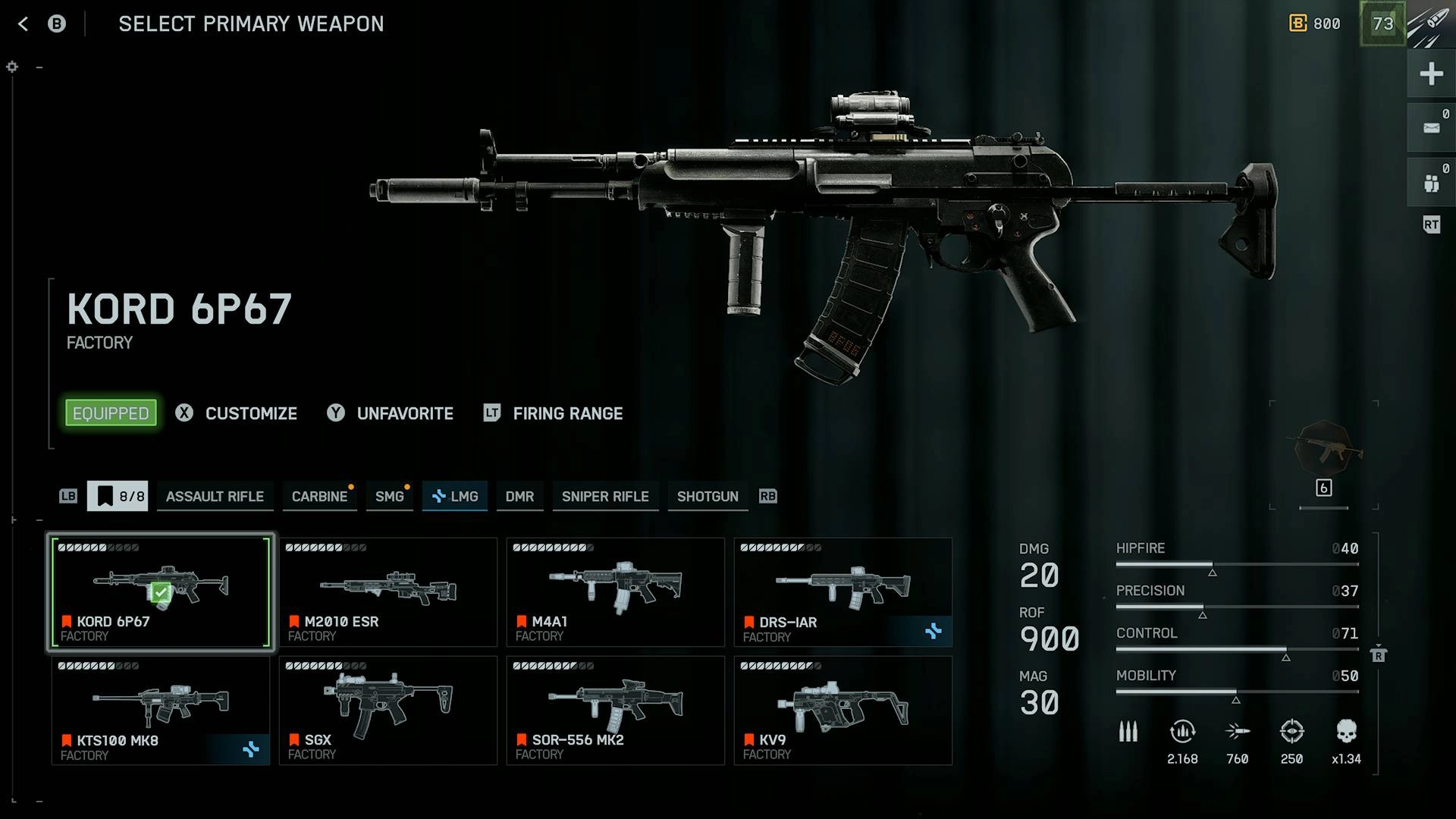Choose the KV9 weapon tile
Screen dimensions: 1456x819
843,711
